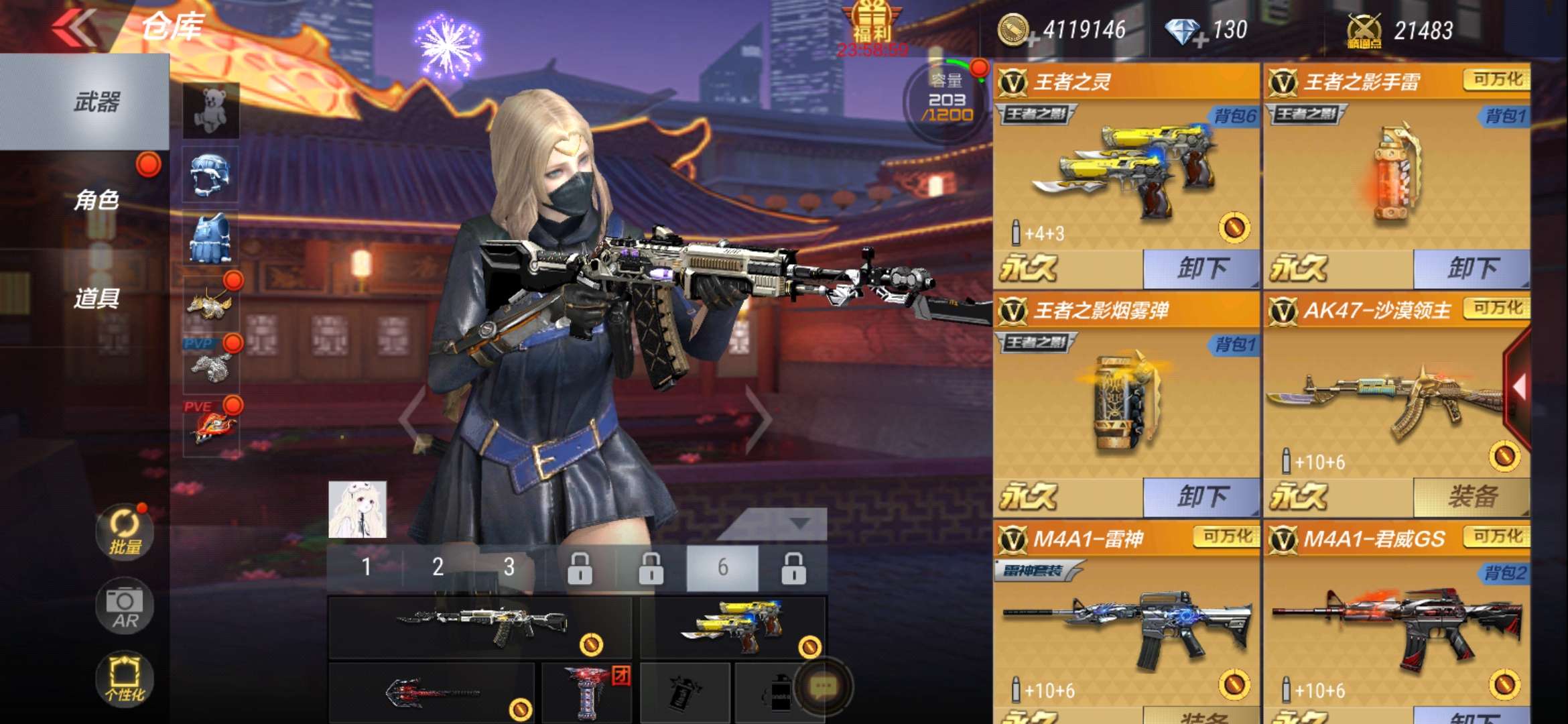
Task: Add more diamonds with plus icon
Action: 1200,42
